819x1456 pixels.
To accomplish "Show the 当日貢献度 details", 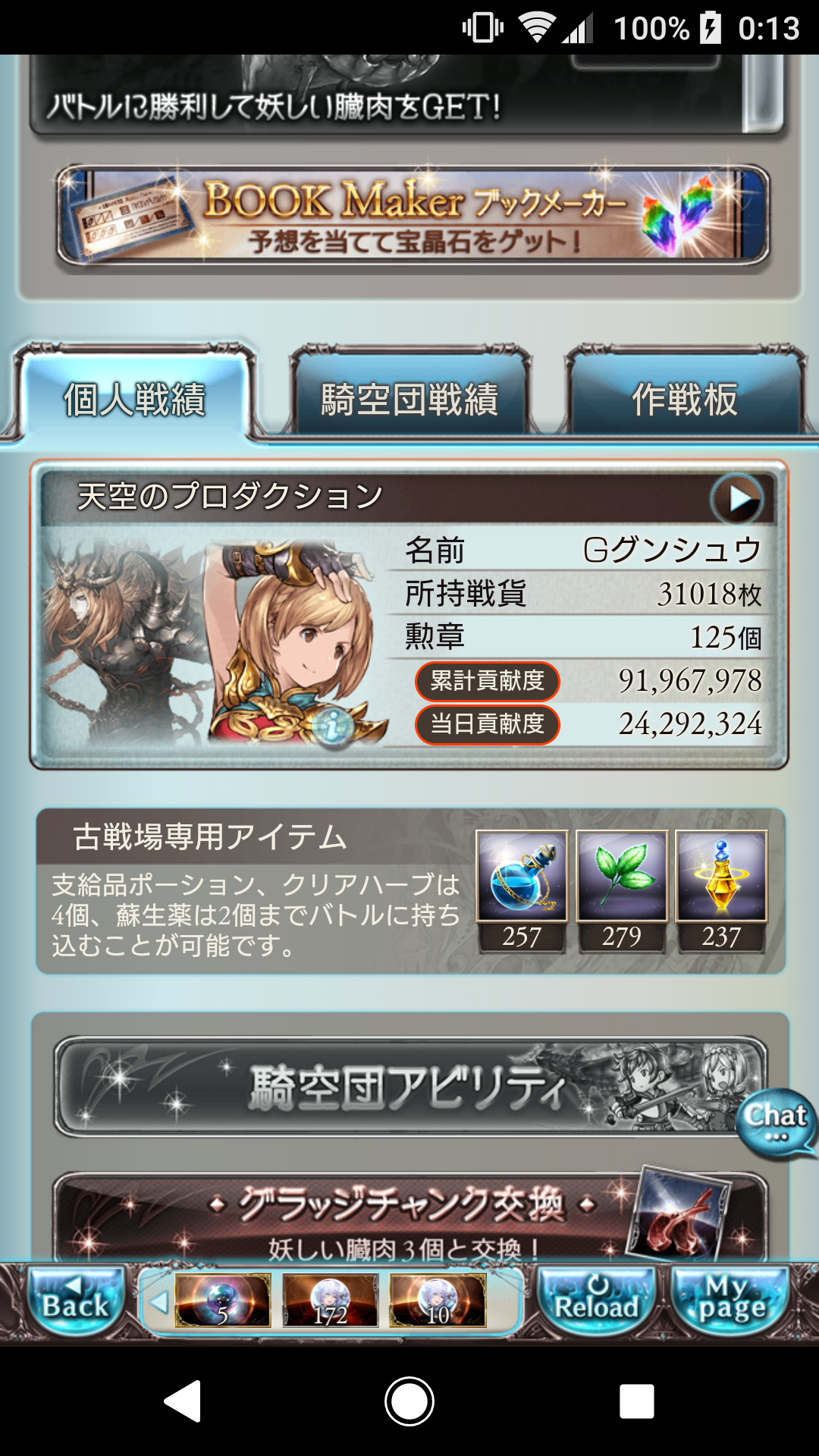I will pos(487,724).
